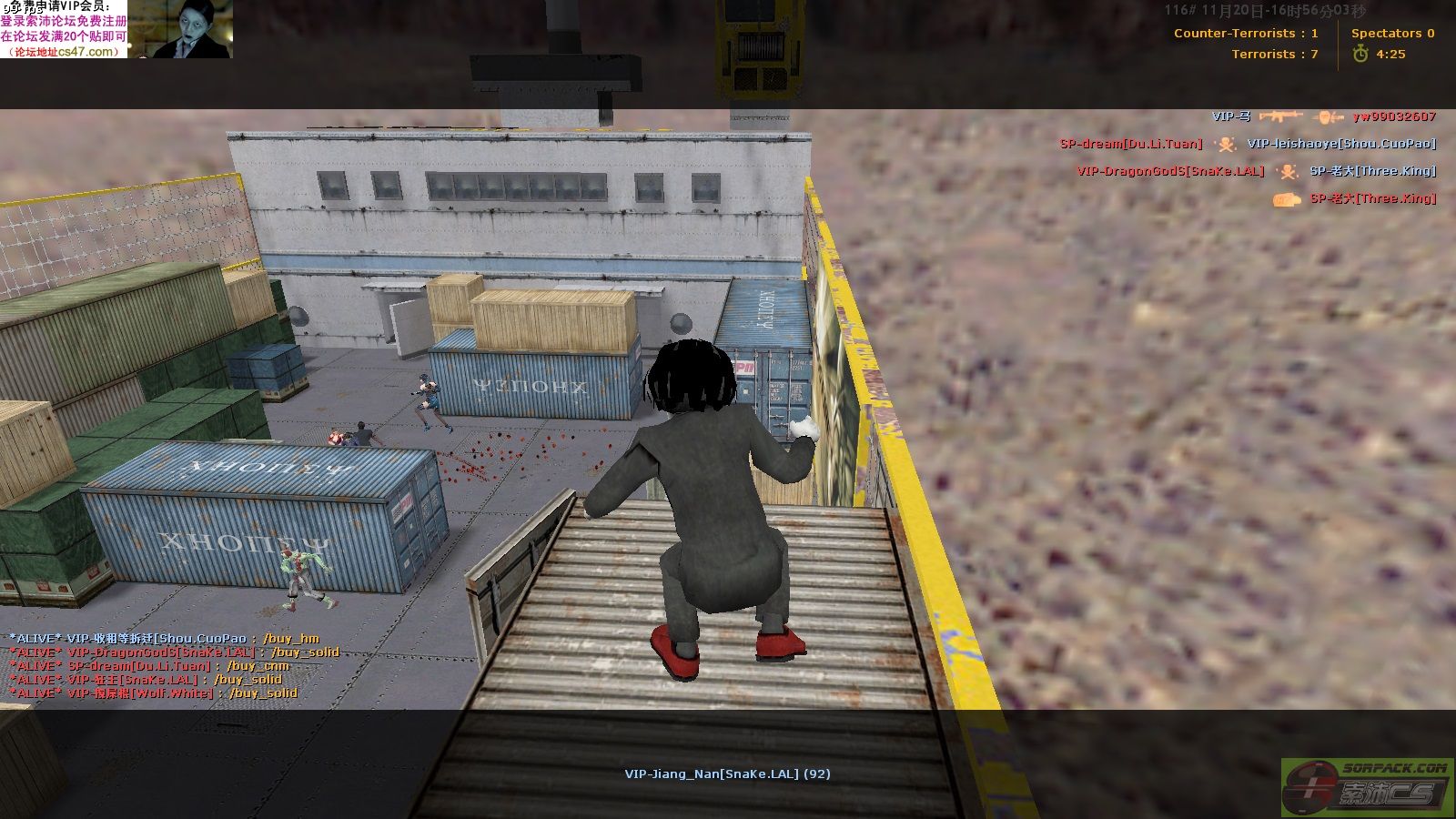The image size is (1456, 819).
Task: Select the spectated player name VIP-Jiang_Nan
Action: pyautogui.click(x=726, y=774)
